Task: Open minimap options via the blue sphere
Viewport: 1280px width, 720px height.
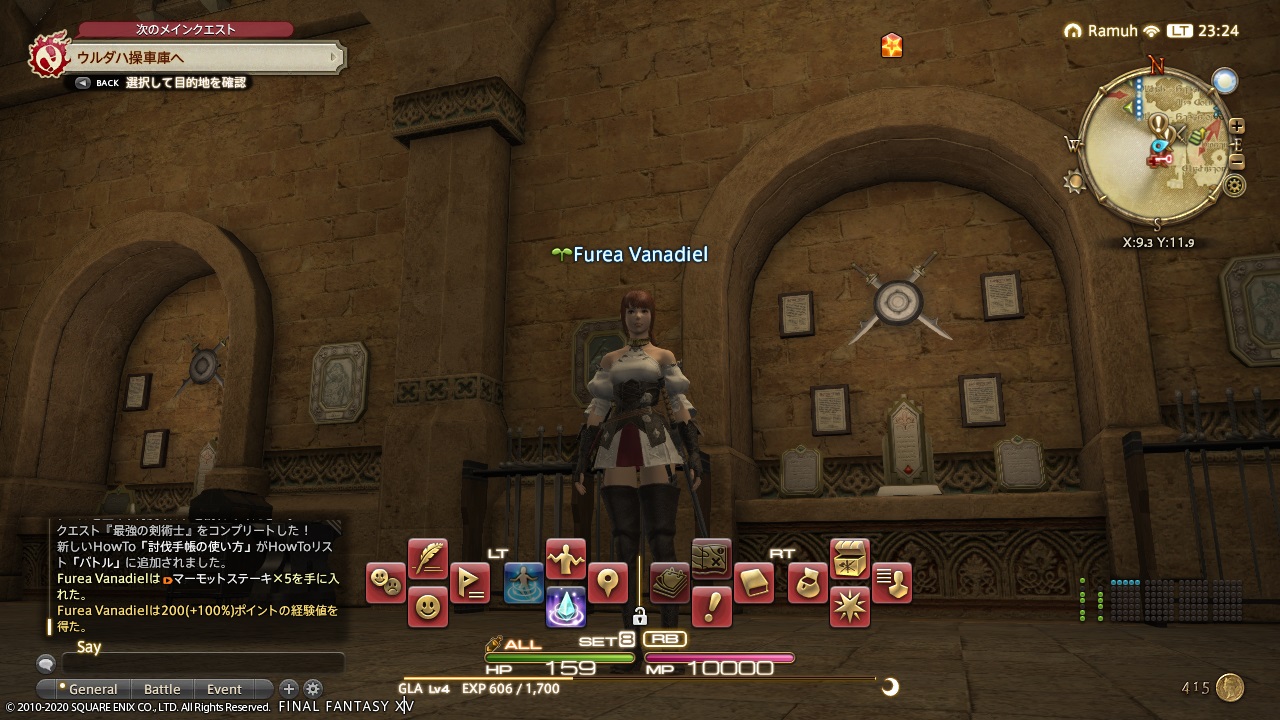Action: (x=1224, y=82)
